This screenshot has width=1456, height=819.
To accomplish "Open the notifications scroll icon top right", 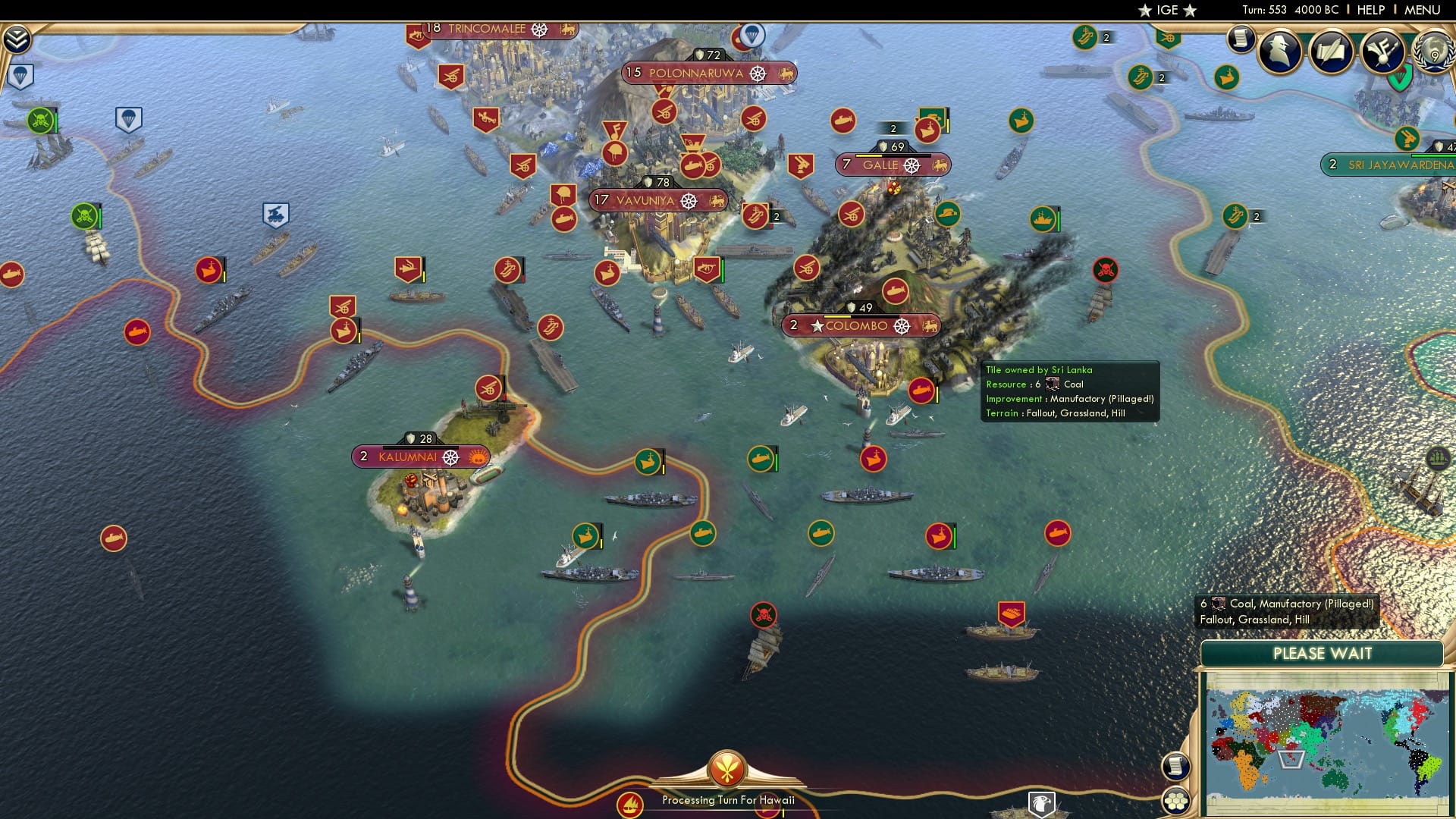I will (x=1241, y=39).
